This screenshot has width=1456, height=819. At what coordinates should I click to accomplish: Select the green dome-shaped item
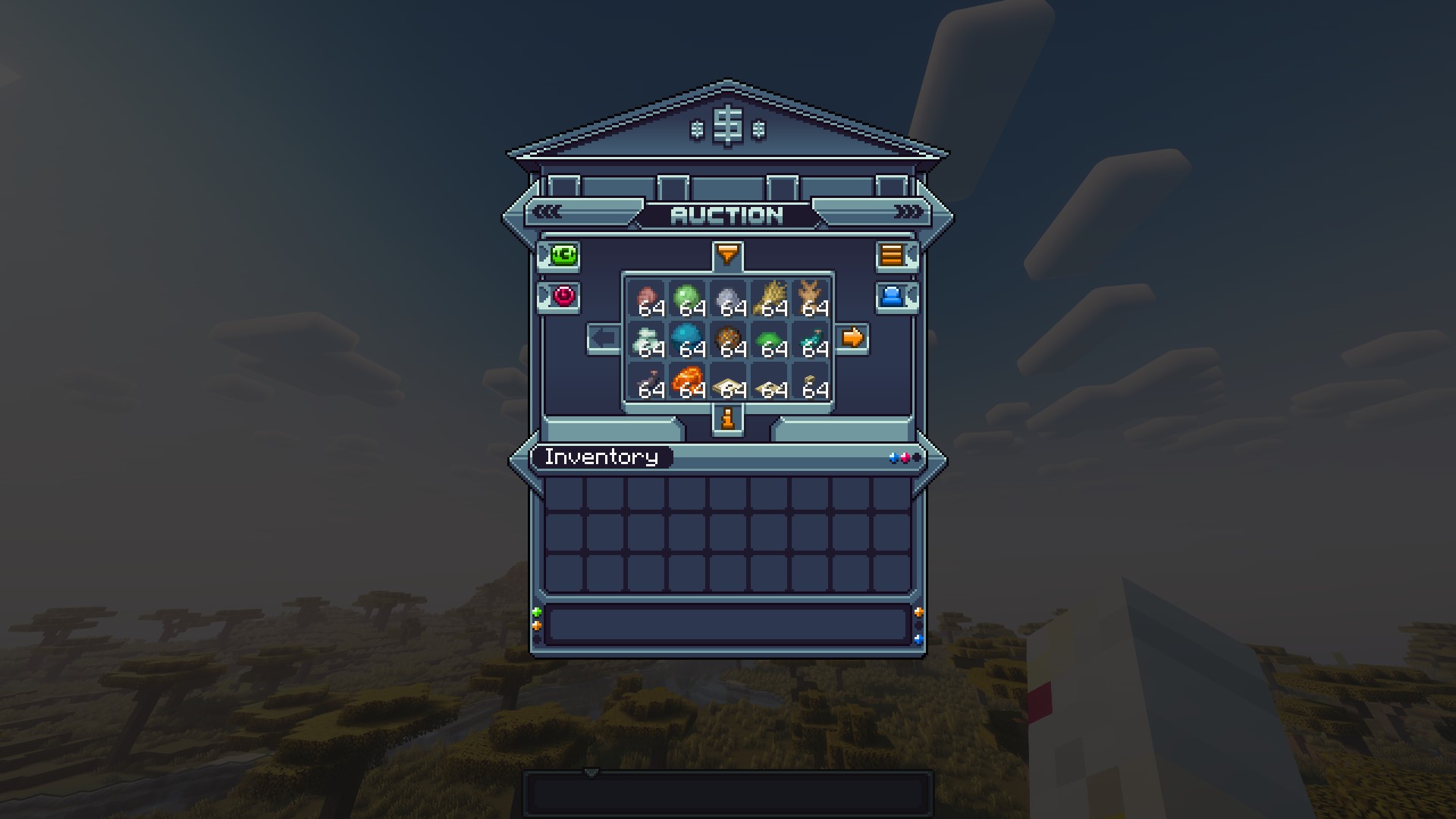pyautogui.click(x=769, y=340)
